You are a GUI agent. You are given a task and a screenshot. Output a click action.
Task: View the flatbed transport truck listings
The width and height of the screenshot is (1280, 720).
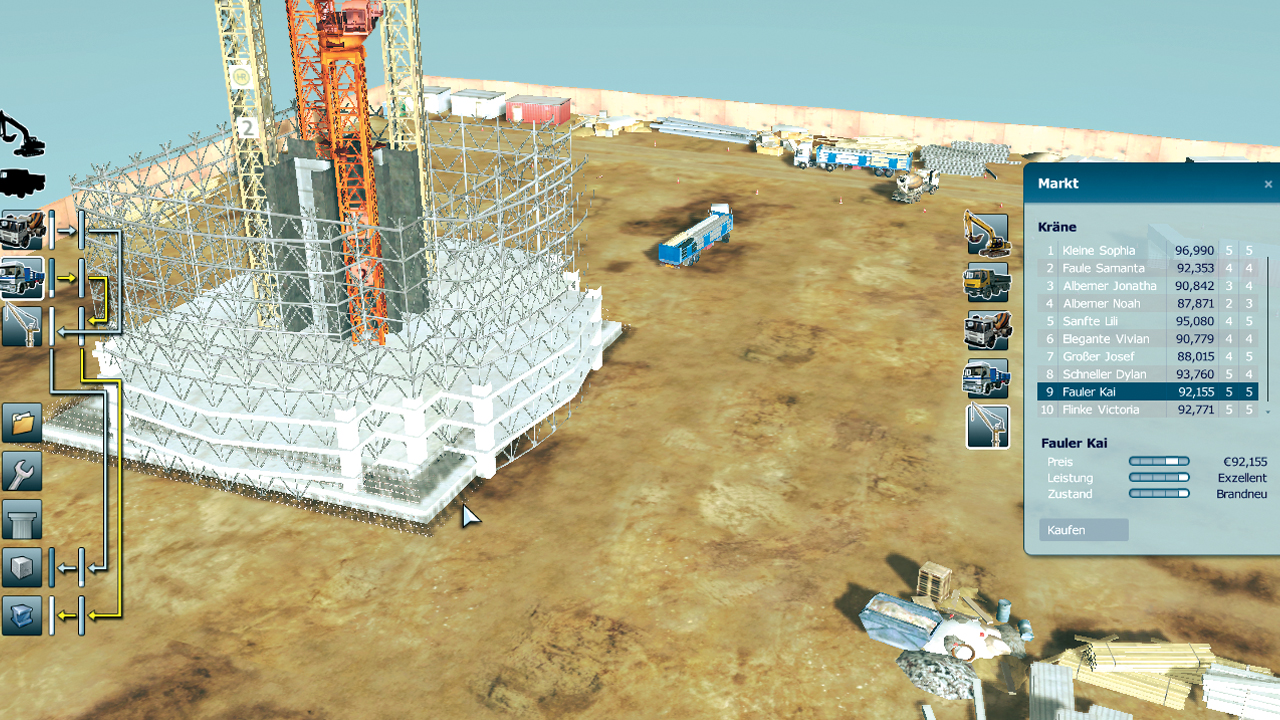[986, 379]
